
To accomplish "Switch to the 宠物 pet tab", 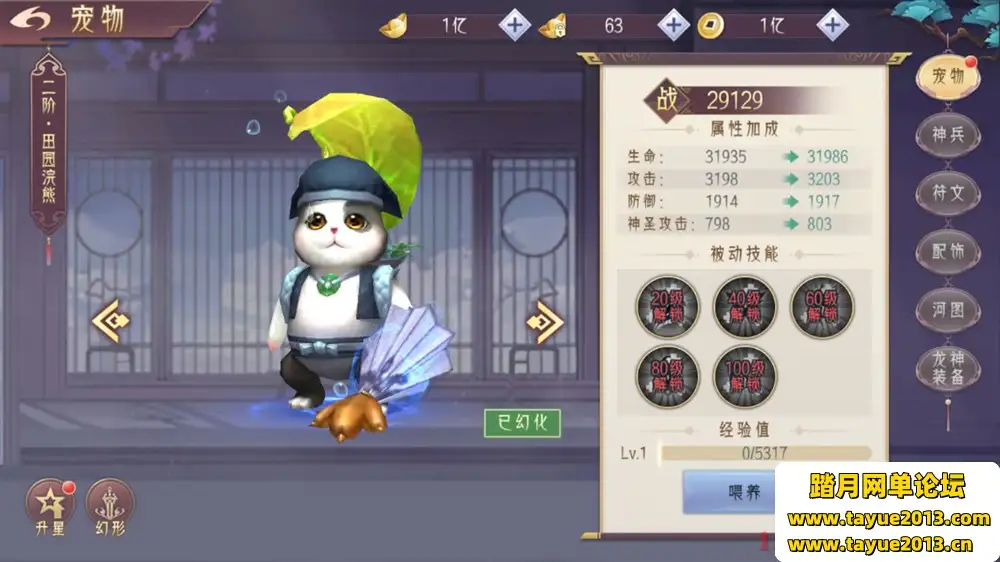I will pyautogui.click(x=947, y=77).
